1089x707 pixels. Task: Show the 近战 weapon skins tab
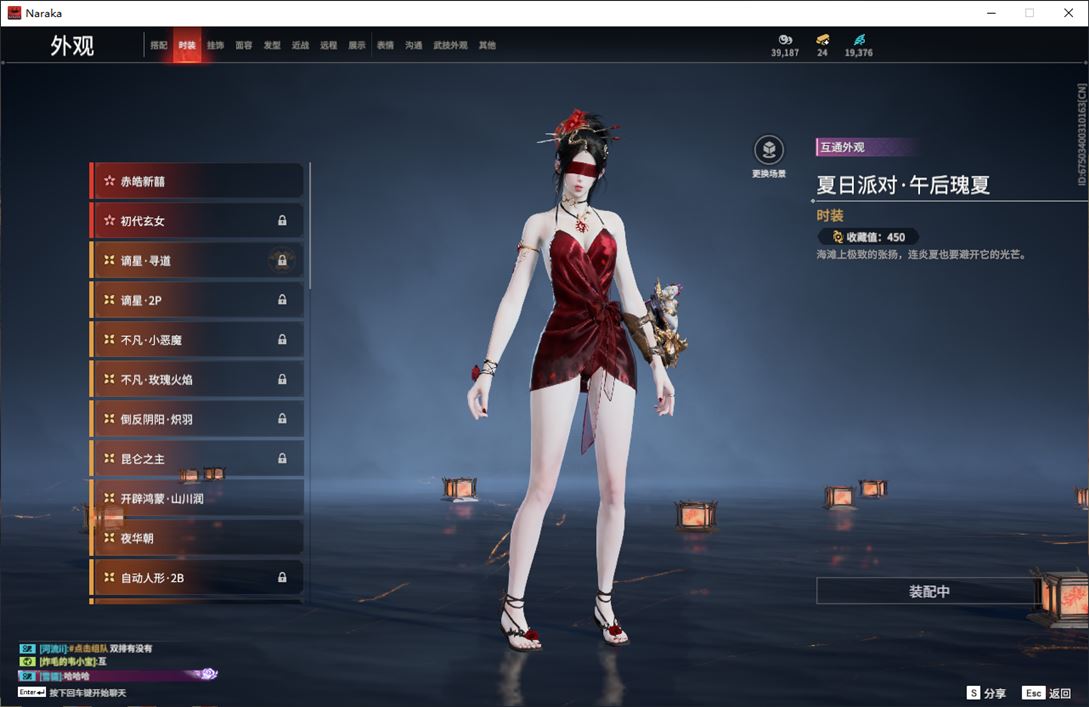[300, 46]
